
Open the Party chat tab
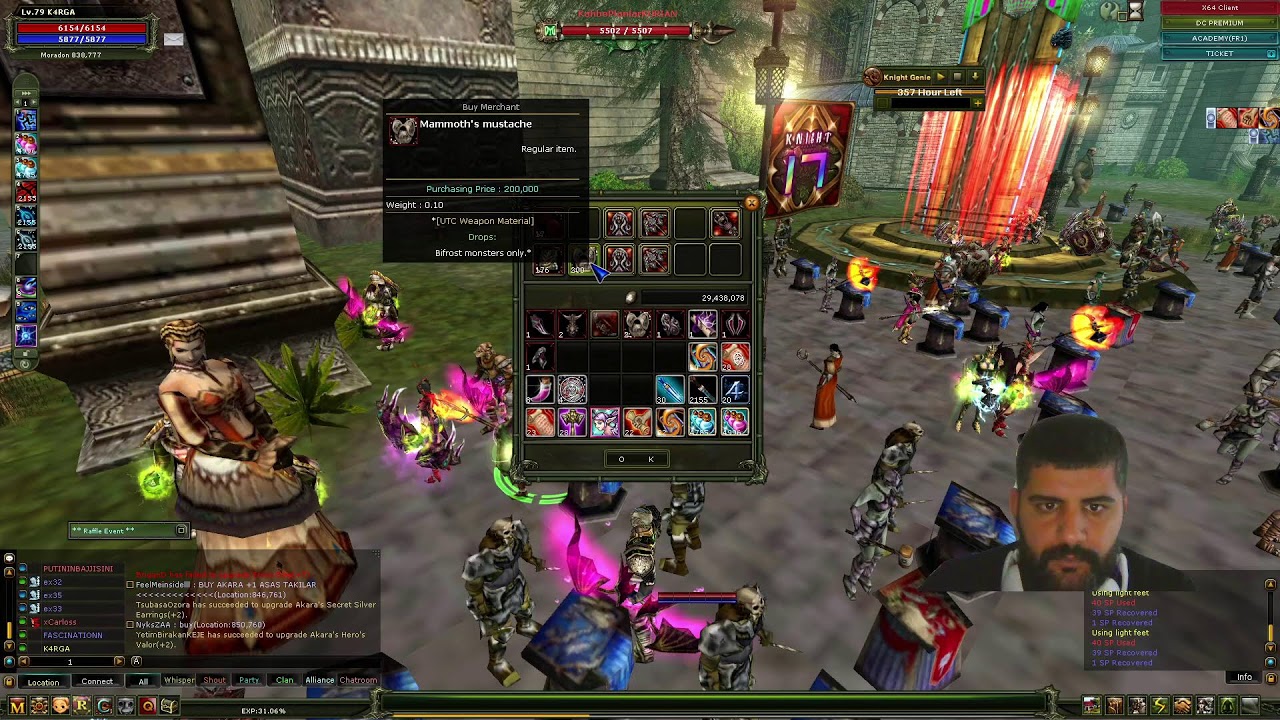pyautogui.click(x=249, y=681)
